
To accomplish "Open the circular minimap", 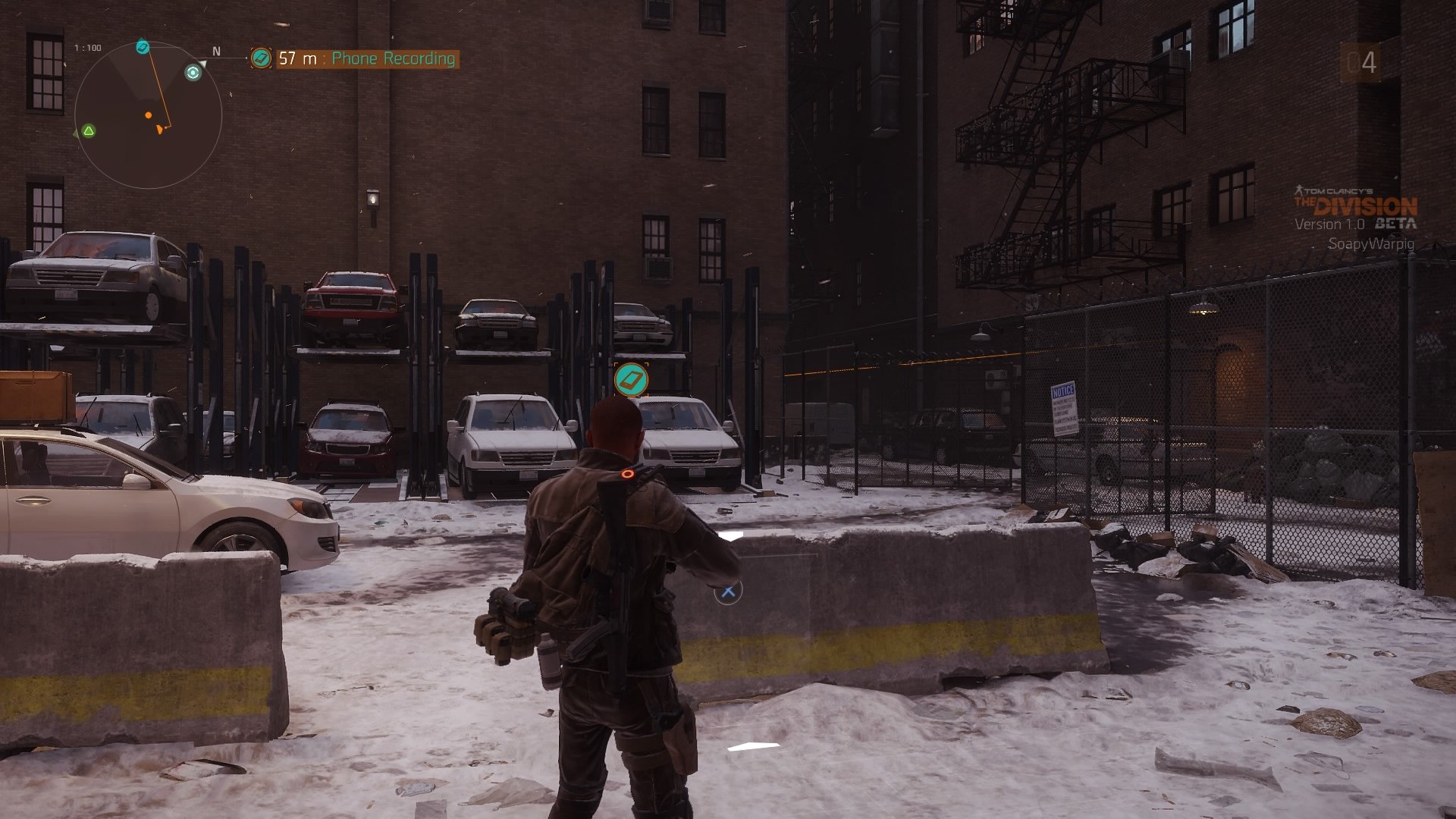I will [148, 115].
